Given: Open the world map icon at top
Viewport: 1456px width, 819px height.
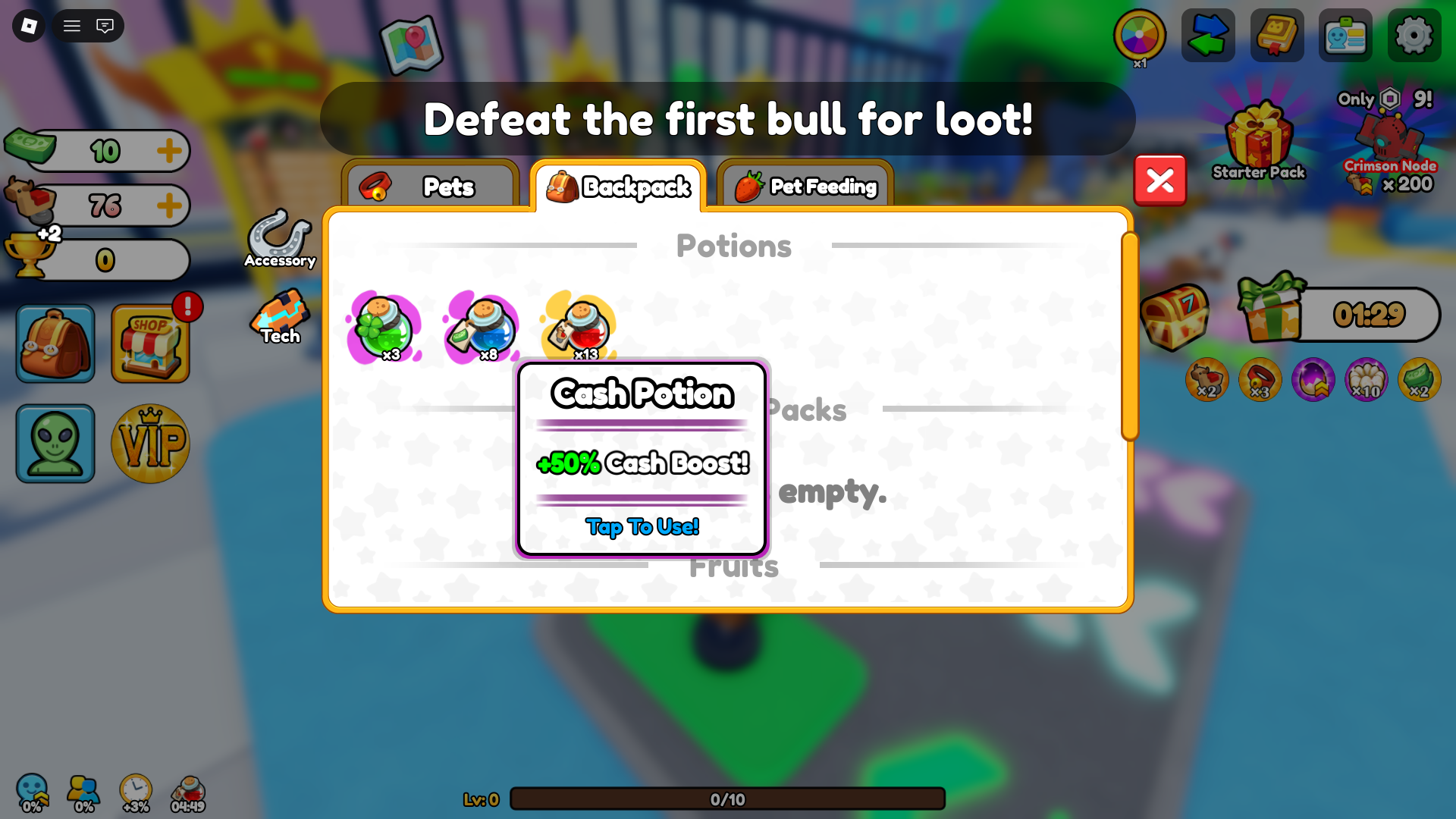Looking at the screenshot, I should point(411,45).
